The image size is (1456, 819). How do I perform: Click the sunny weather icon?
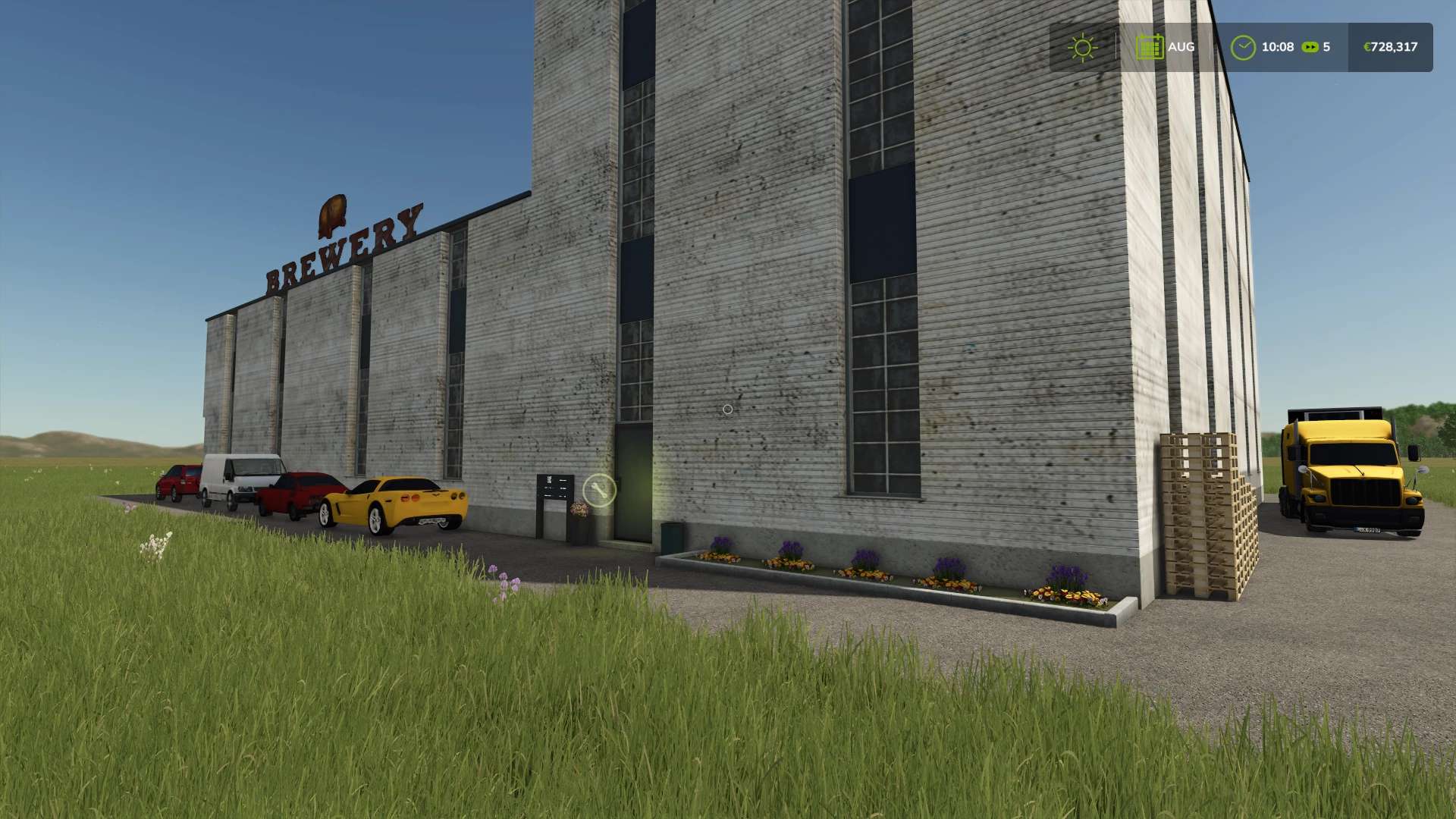pos(1082,47)
